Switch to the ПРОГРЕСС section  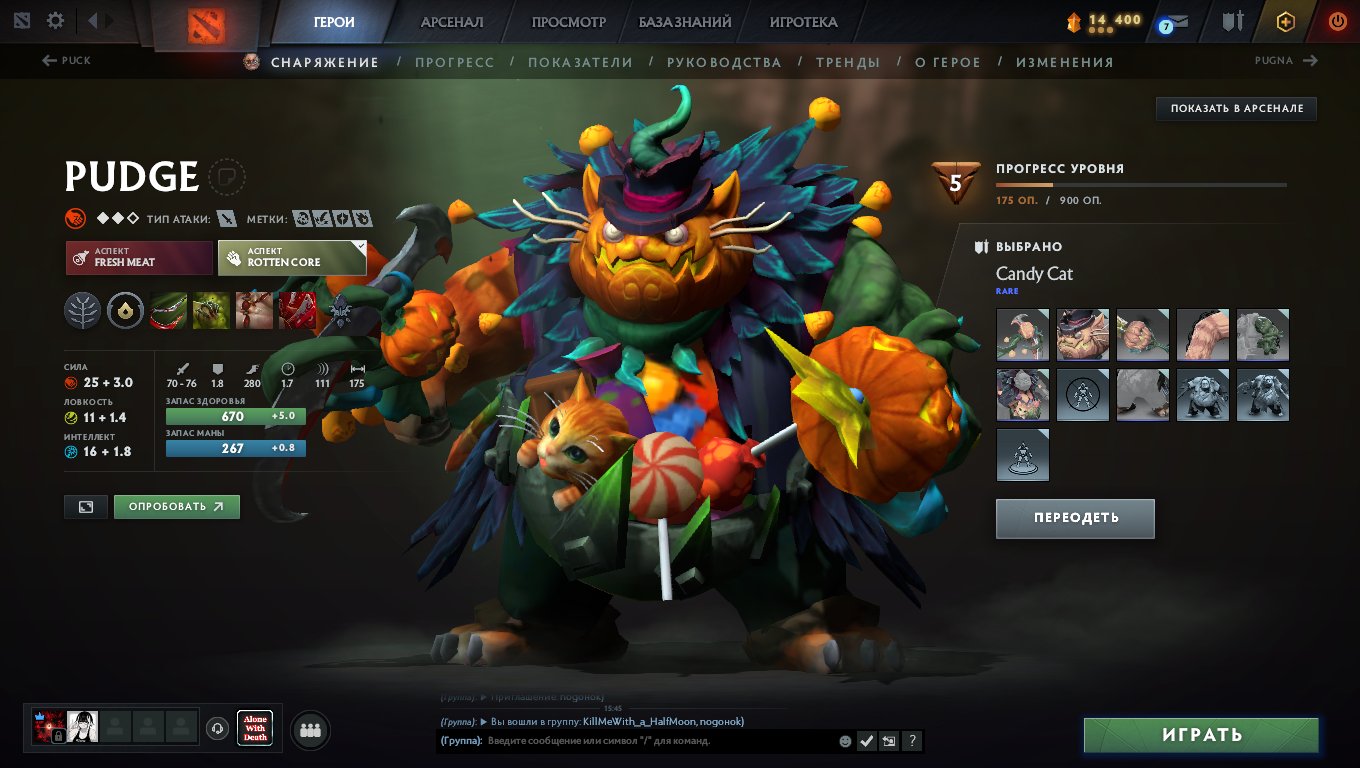(456, 61)
